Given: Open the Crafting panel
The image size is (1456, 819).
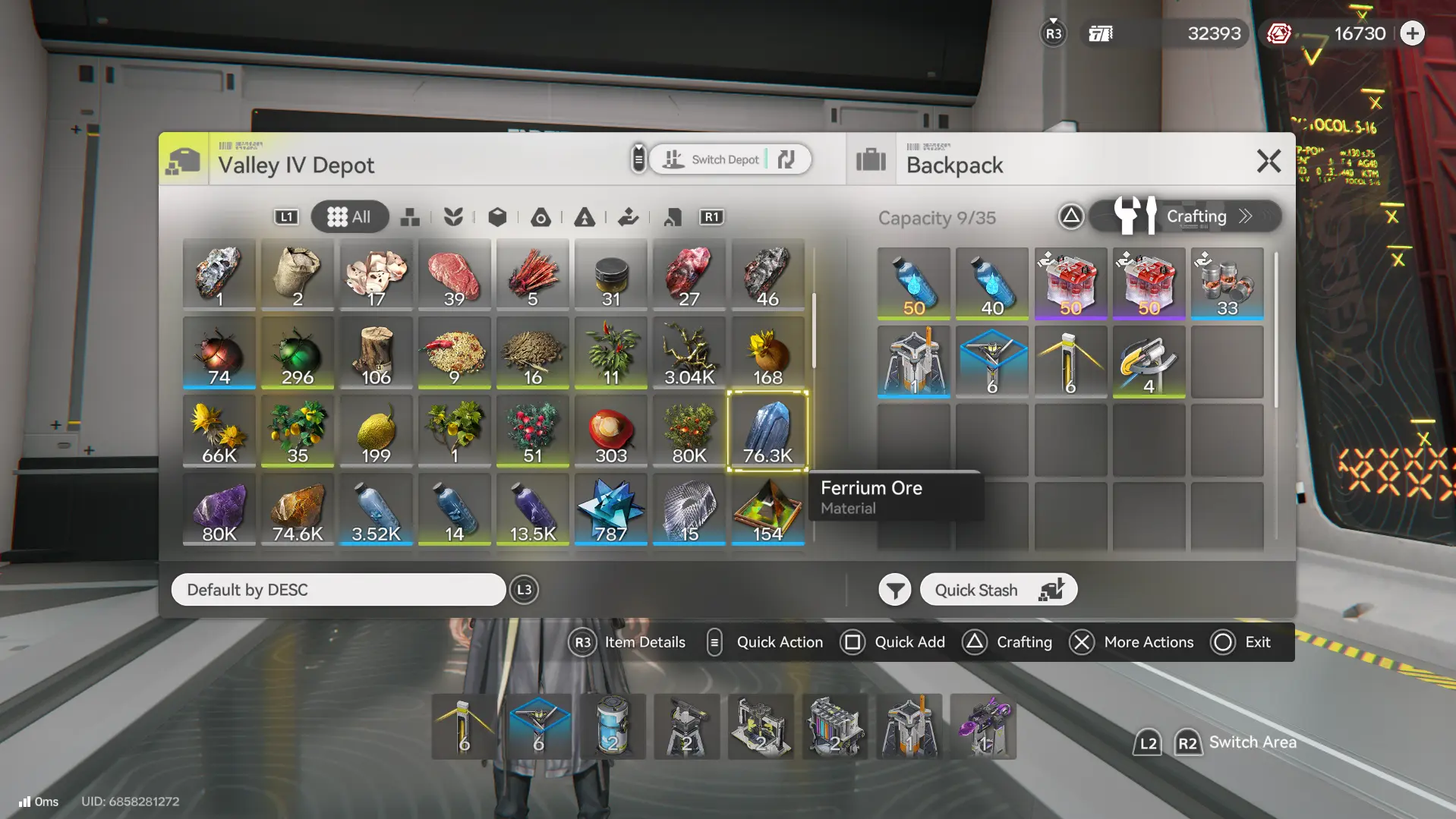Looking at the screenshot, I should coord(1185,217).
